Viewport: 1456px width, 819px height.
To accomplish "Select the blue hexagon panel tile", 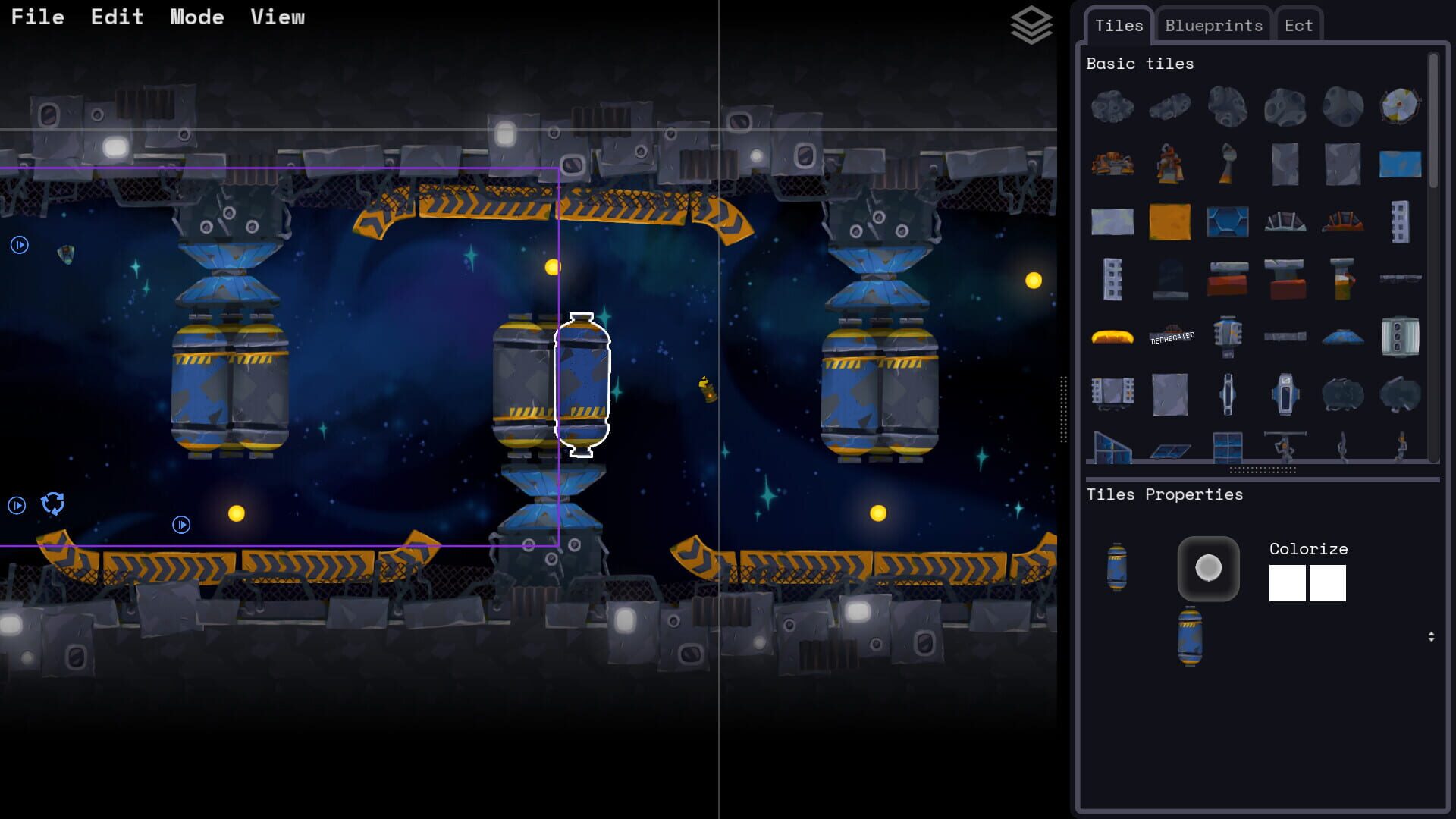I will pyautogui.click(x=1227, y=221).
